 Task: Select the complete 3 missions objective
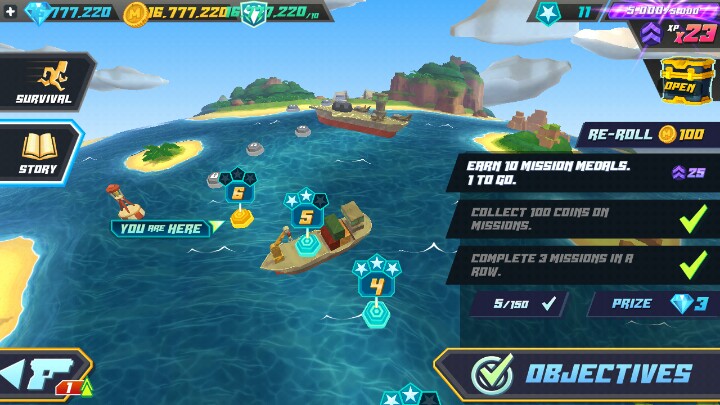click(x=585, y=265)
